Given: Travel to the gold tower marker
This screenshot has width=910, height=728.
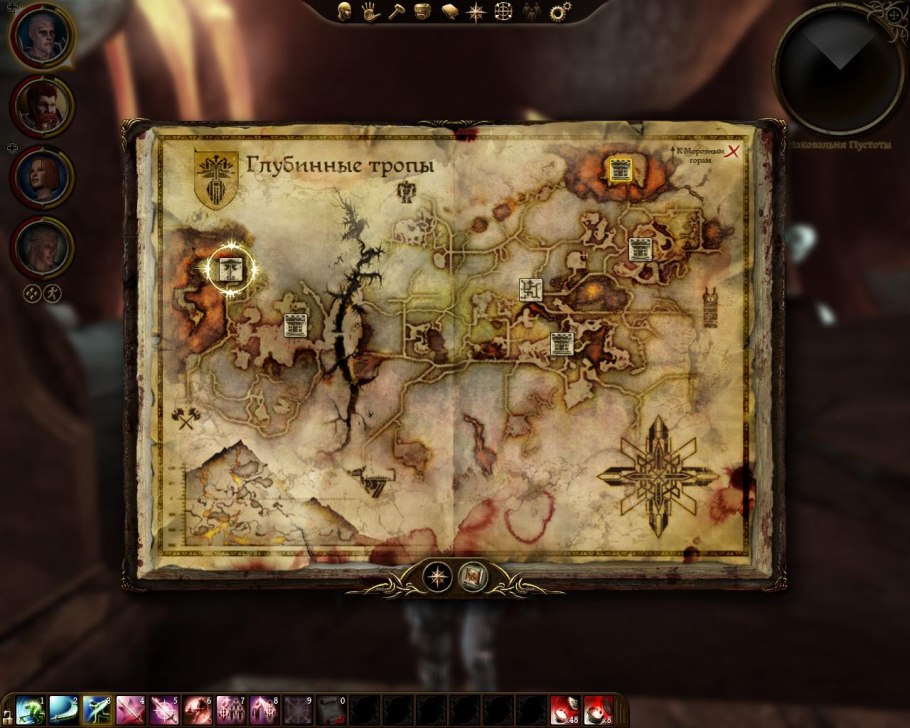Looking at the screenshot, I should [x=619, y=170].
